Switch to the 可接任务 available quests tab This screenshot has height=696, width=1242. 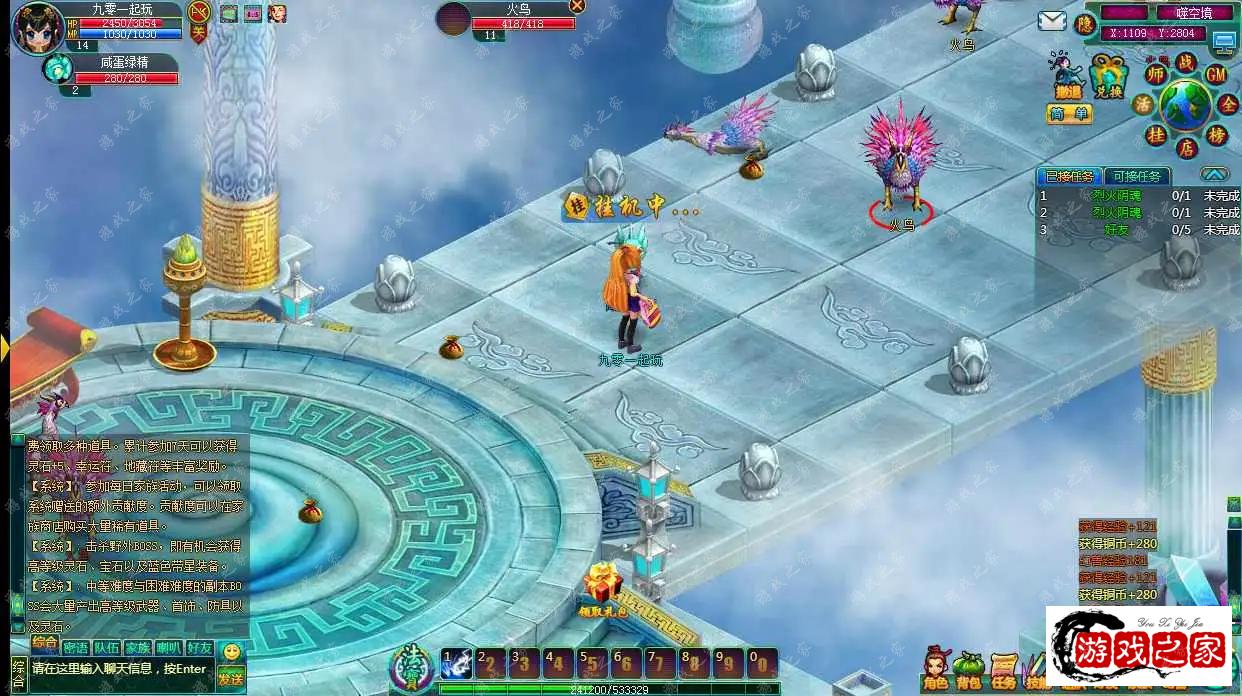point(1138,176)
